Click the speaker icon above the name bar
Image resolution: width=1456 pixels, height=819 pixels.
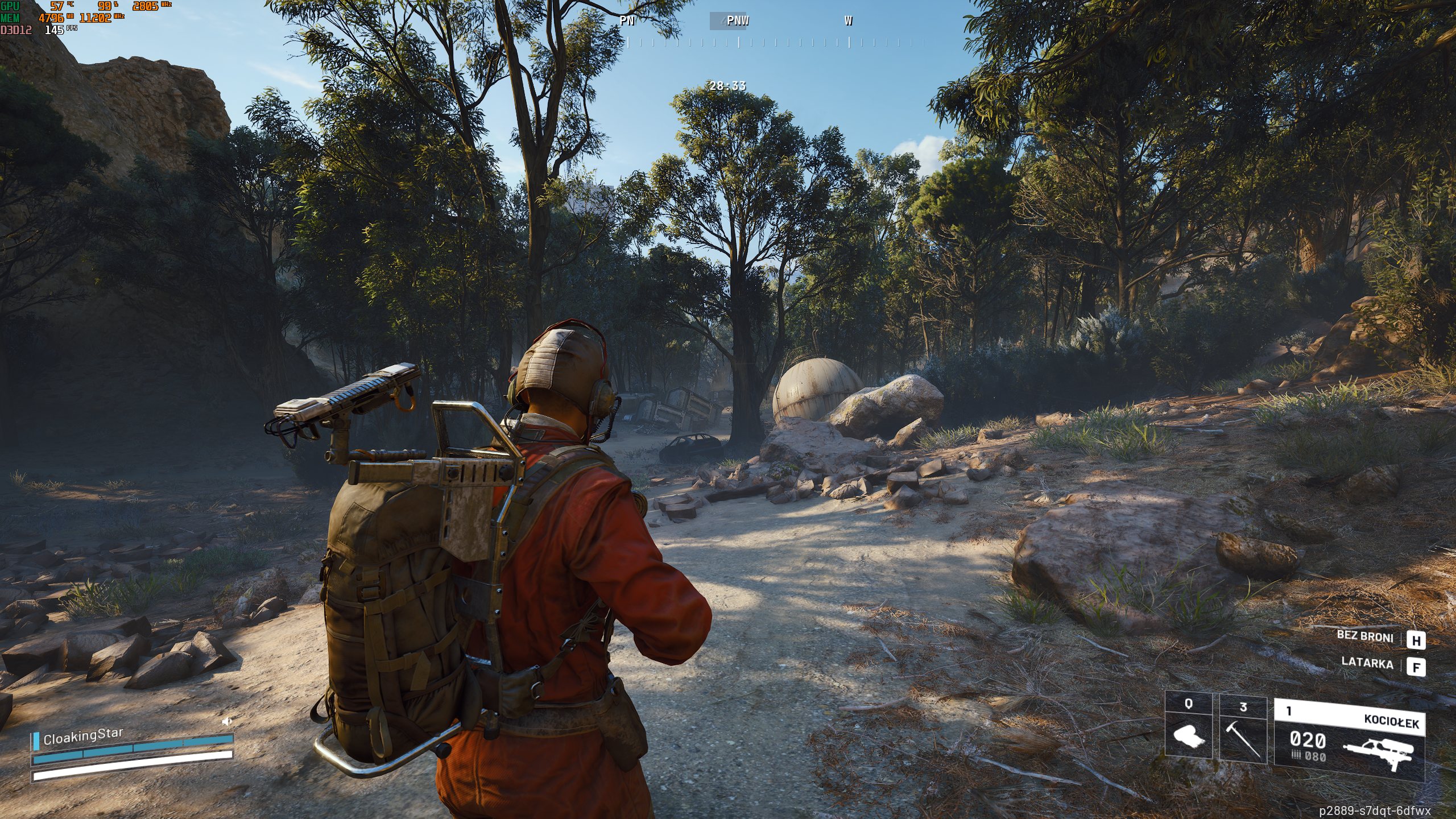(x=227, y=722)
